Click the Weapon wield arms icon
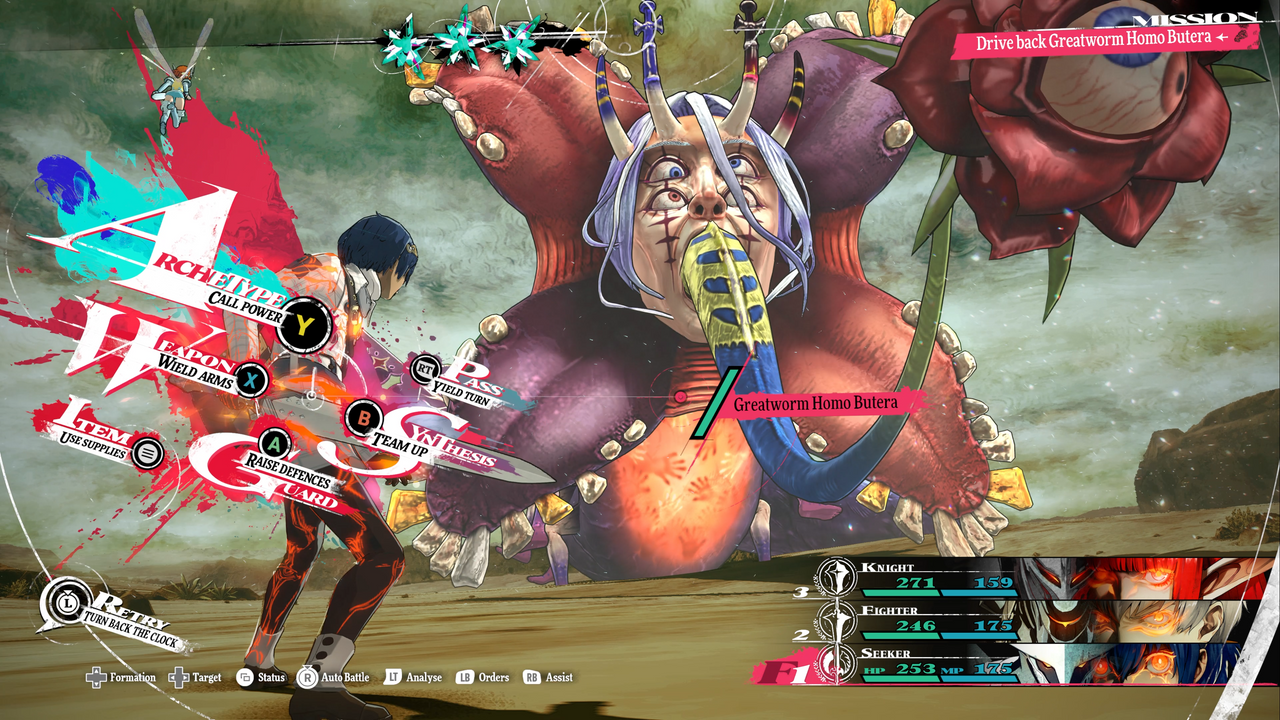Image resolution: width=1280 pixels, height=720 pixels. coord(250,380)
